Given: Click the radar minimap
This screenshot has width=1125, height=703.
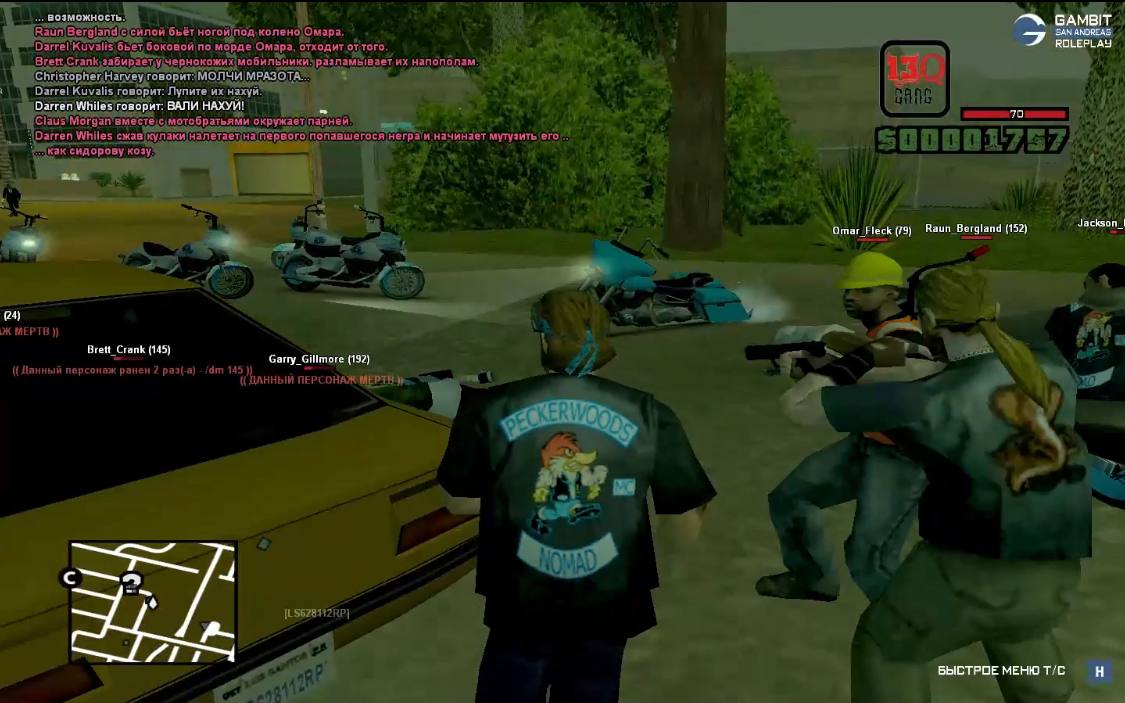Looking at the screenshot, I should point(153,601).
